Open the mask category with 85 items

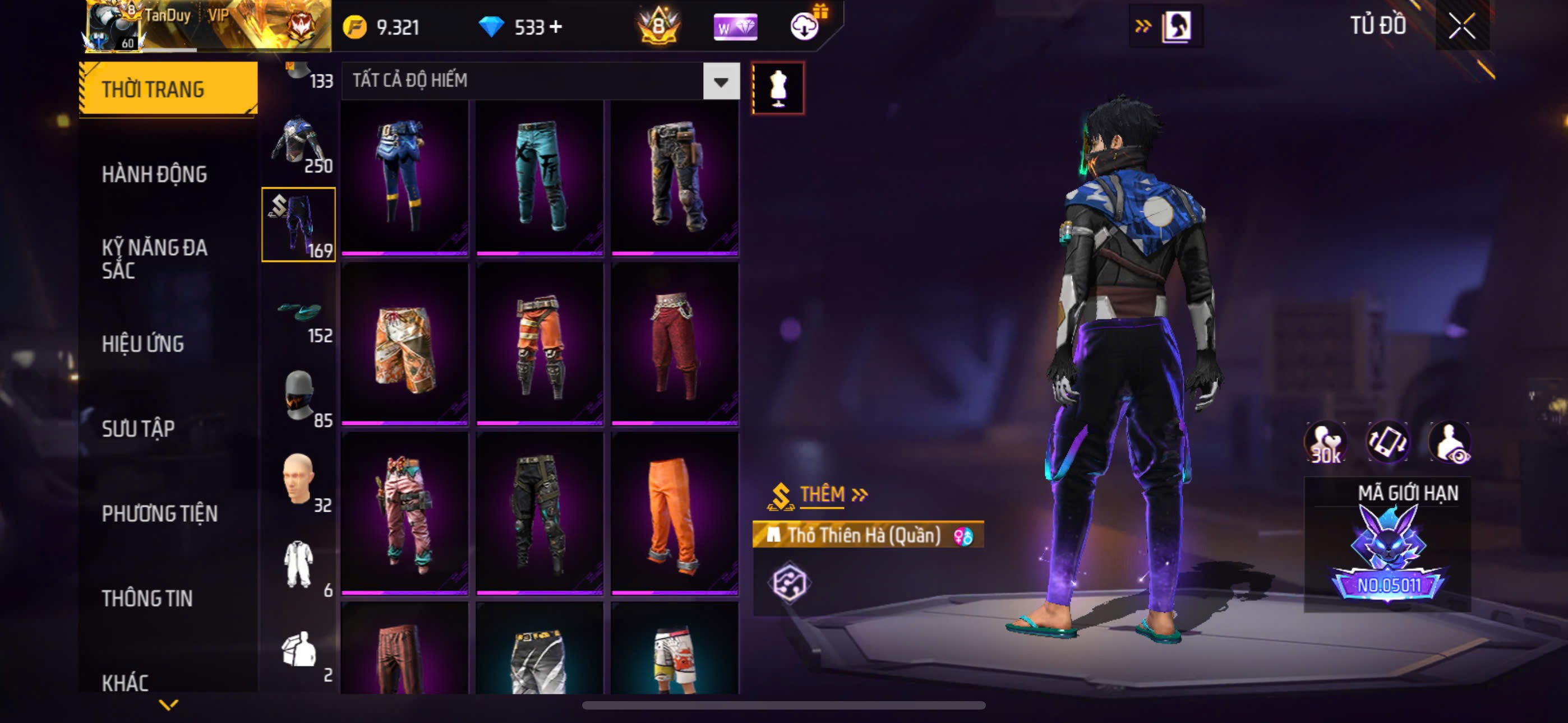[x=299, y=398]
